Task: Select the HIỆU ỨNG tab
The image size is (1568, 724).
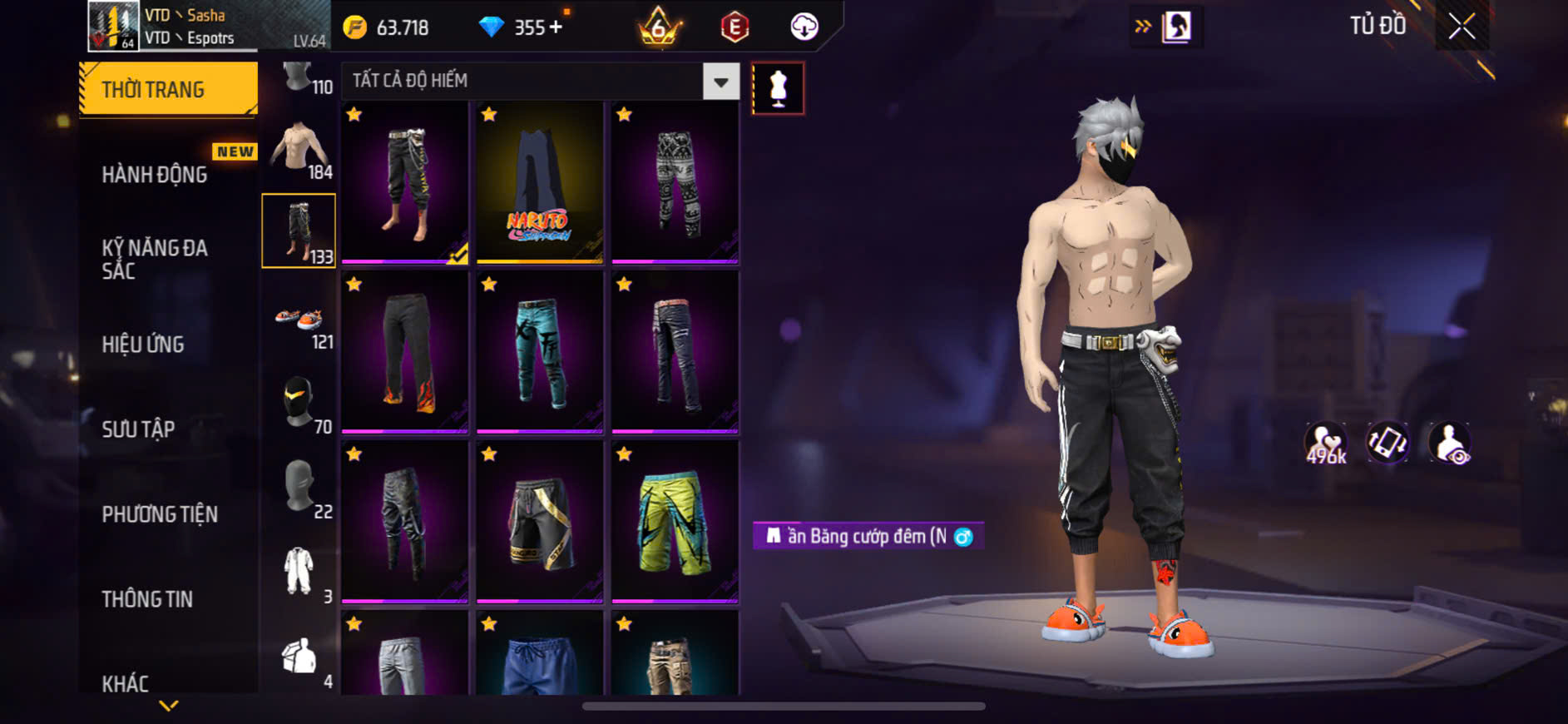Action: point(143,345)
